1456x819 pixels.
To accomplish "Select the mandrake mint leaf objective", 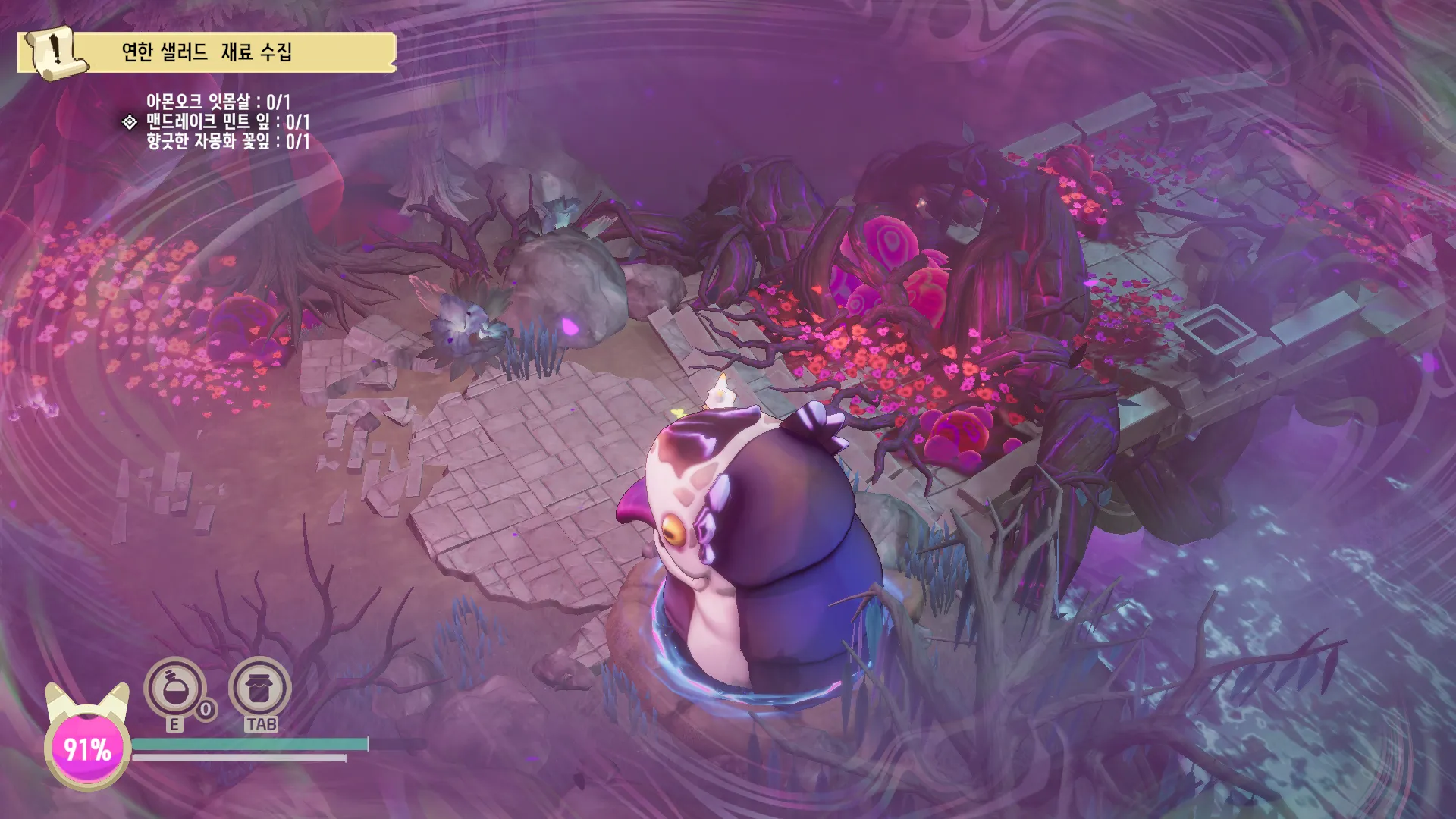I will (x=227, y=121).
